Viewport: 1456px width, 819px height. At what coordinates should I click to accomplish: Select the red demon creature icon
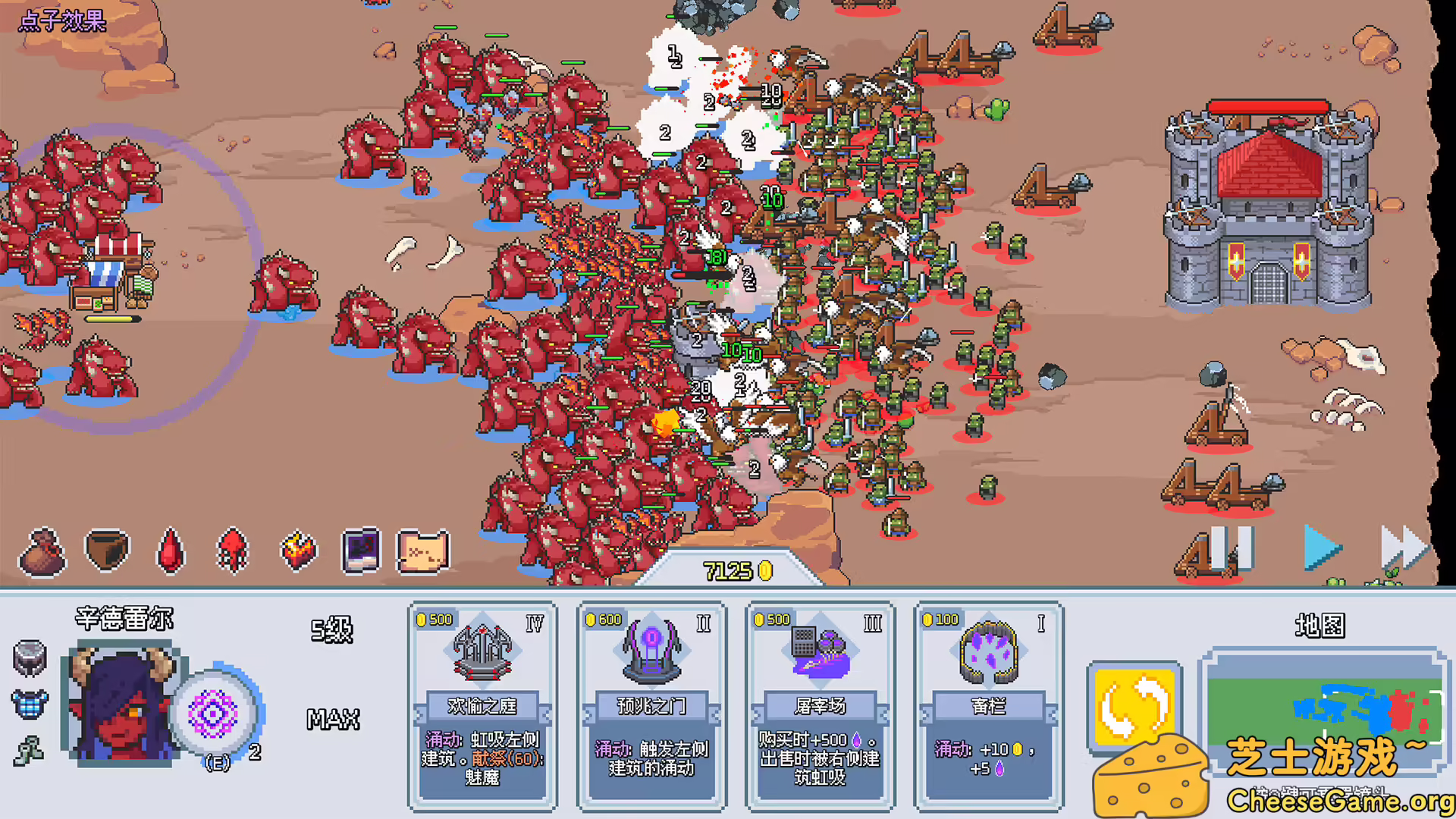[234, 550]
